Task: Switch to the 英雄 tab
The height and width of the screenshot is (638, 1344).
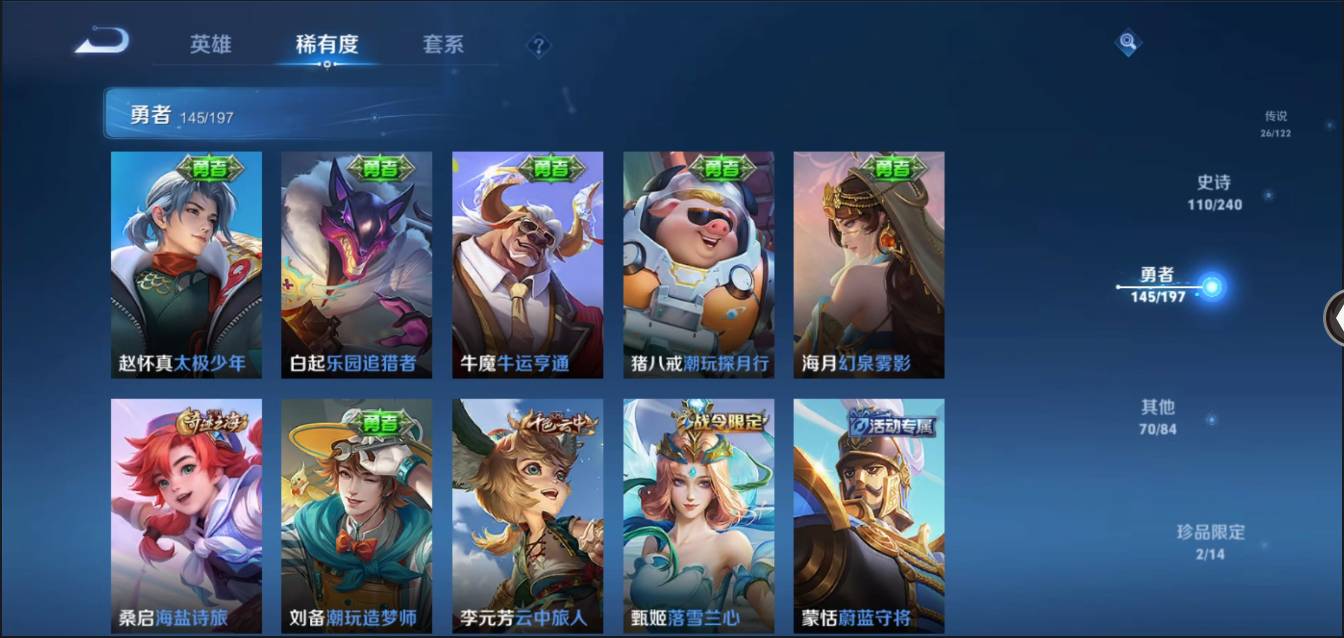Action: point(210,45)
